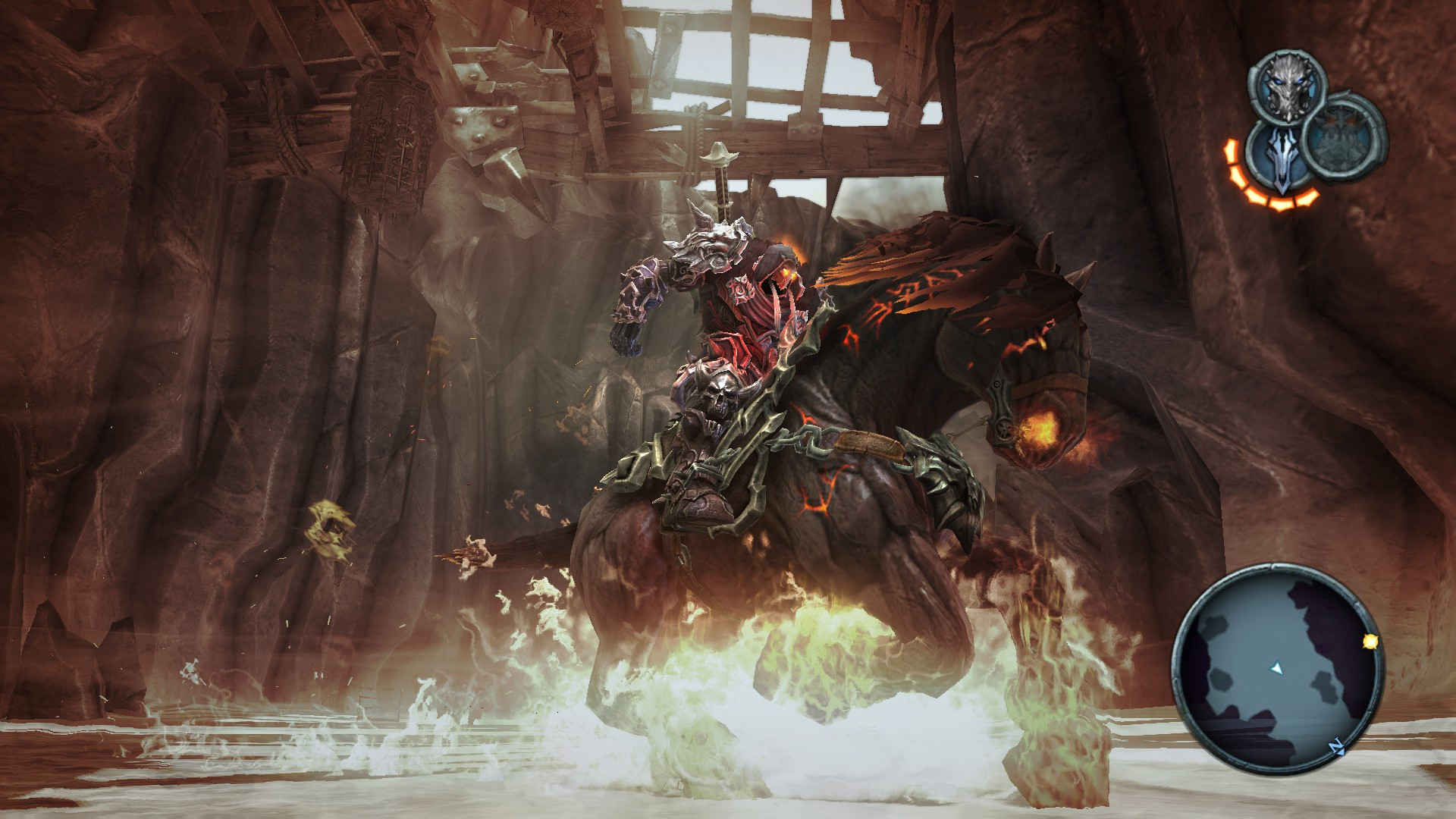The image size is (1456, 819).
Task: Select the dimmed horse companion medallion
Action: 1342,140
